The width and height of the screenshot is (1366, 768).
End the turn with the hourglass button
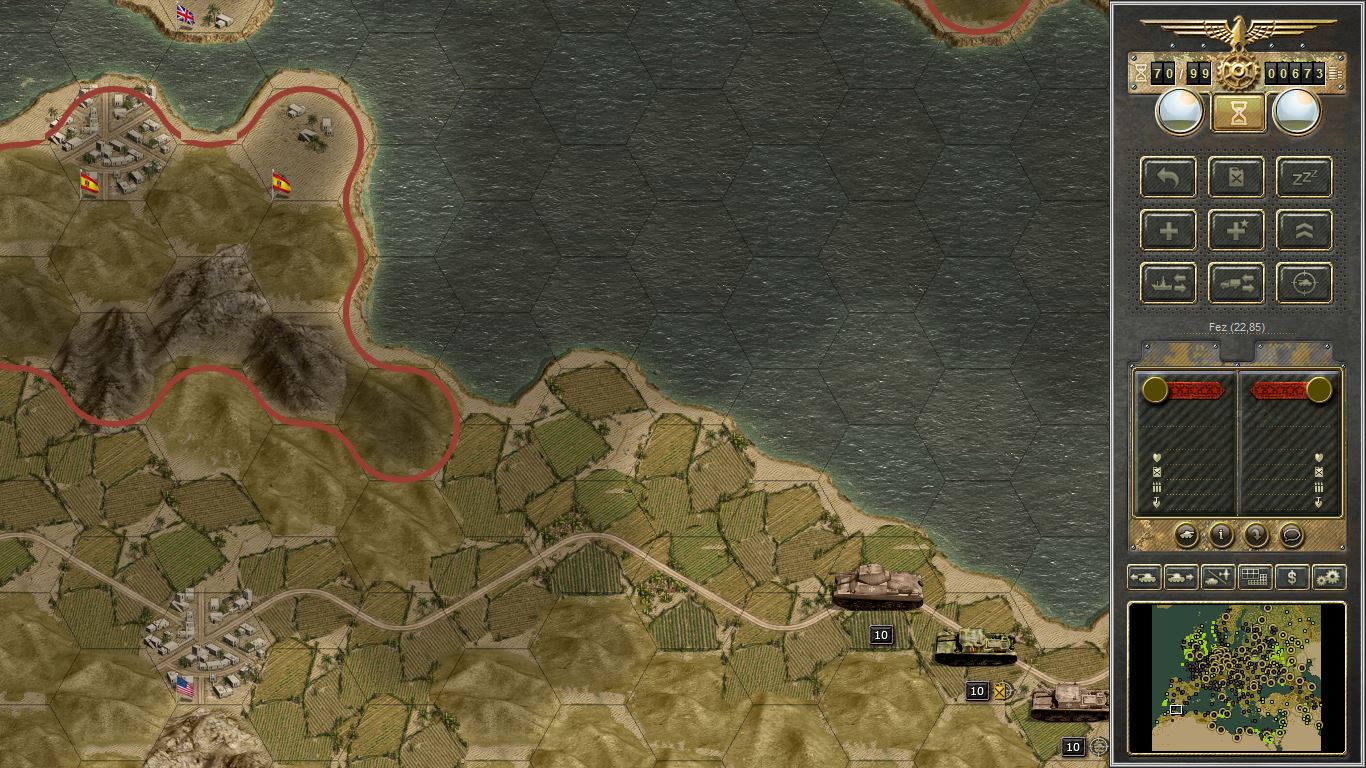(x=1237, y=112)
